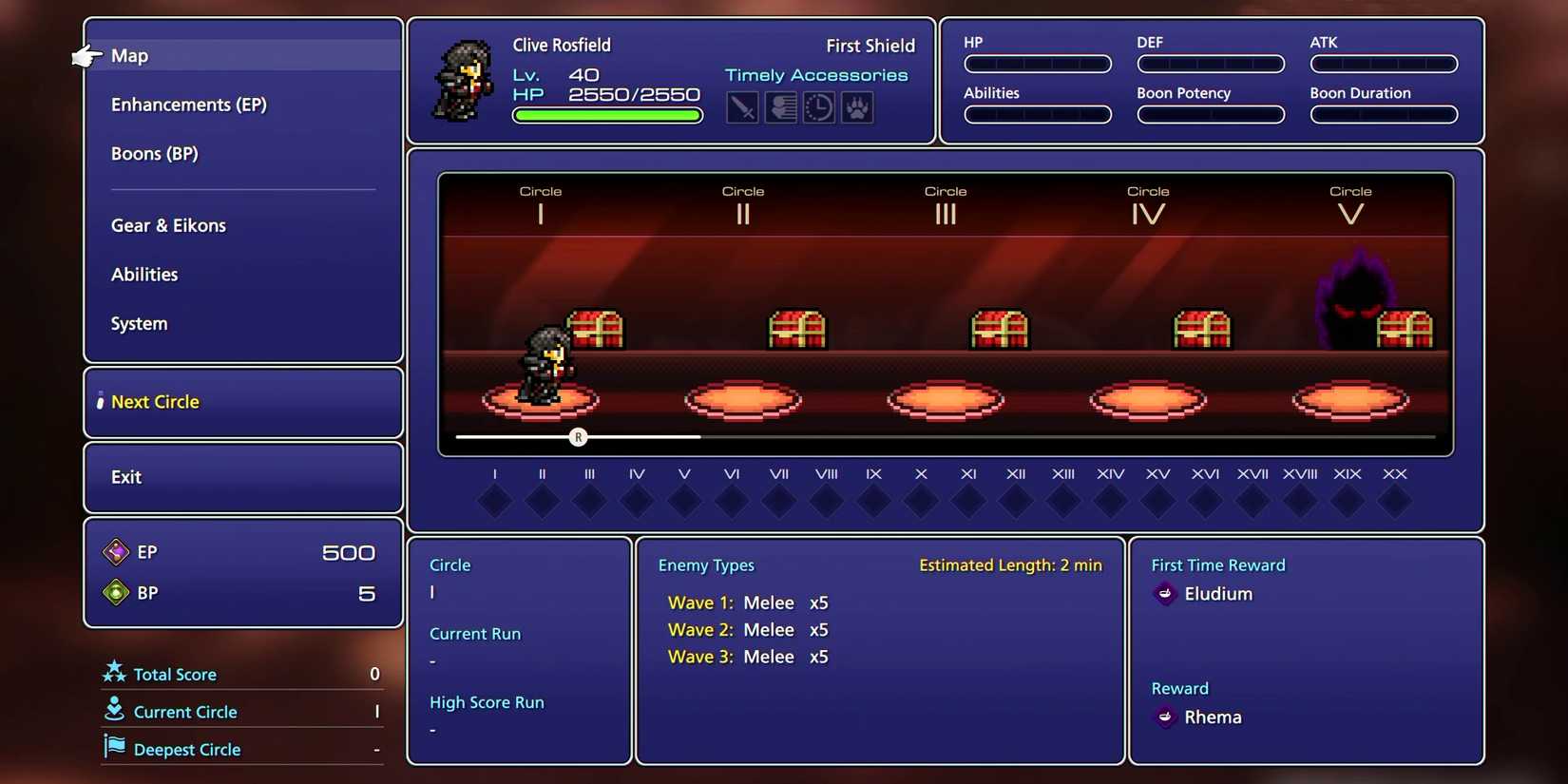Viewport: 1568px width, 784px height.
Task: Open the Gear & Eikons menu
Action: (x=168, y=225)
